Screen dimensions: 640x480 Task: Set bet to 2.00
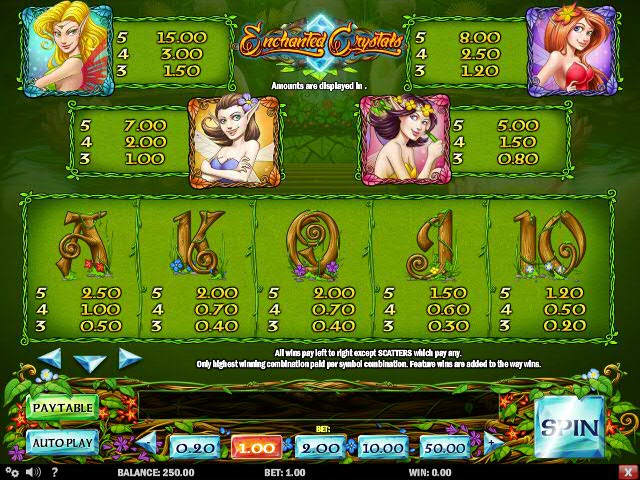click(x=320, y=448)
